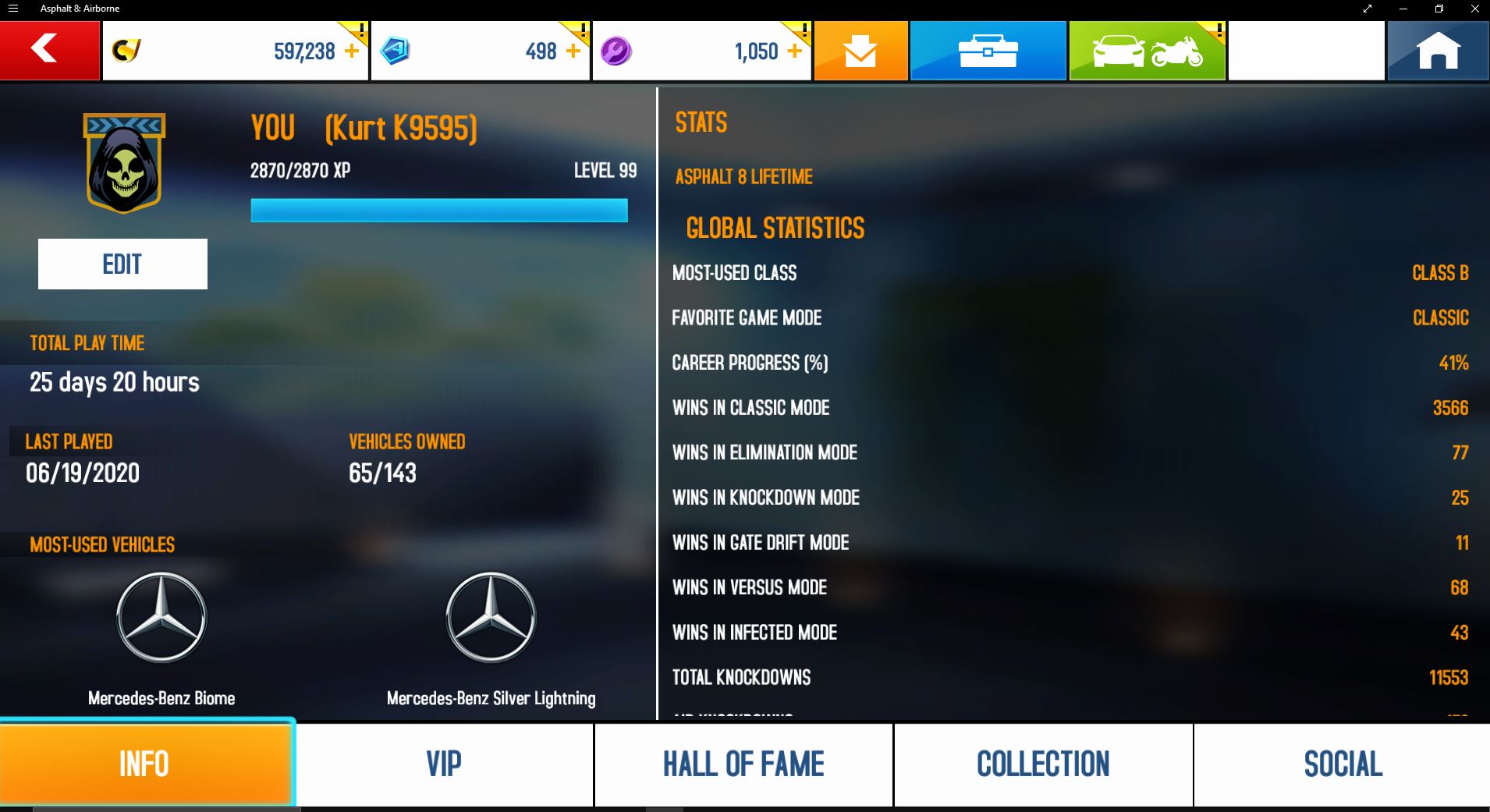Go back with the red arrow button
Image resolution: width=1490 pixels, height=812 pixels.
pos(49,50)
